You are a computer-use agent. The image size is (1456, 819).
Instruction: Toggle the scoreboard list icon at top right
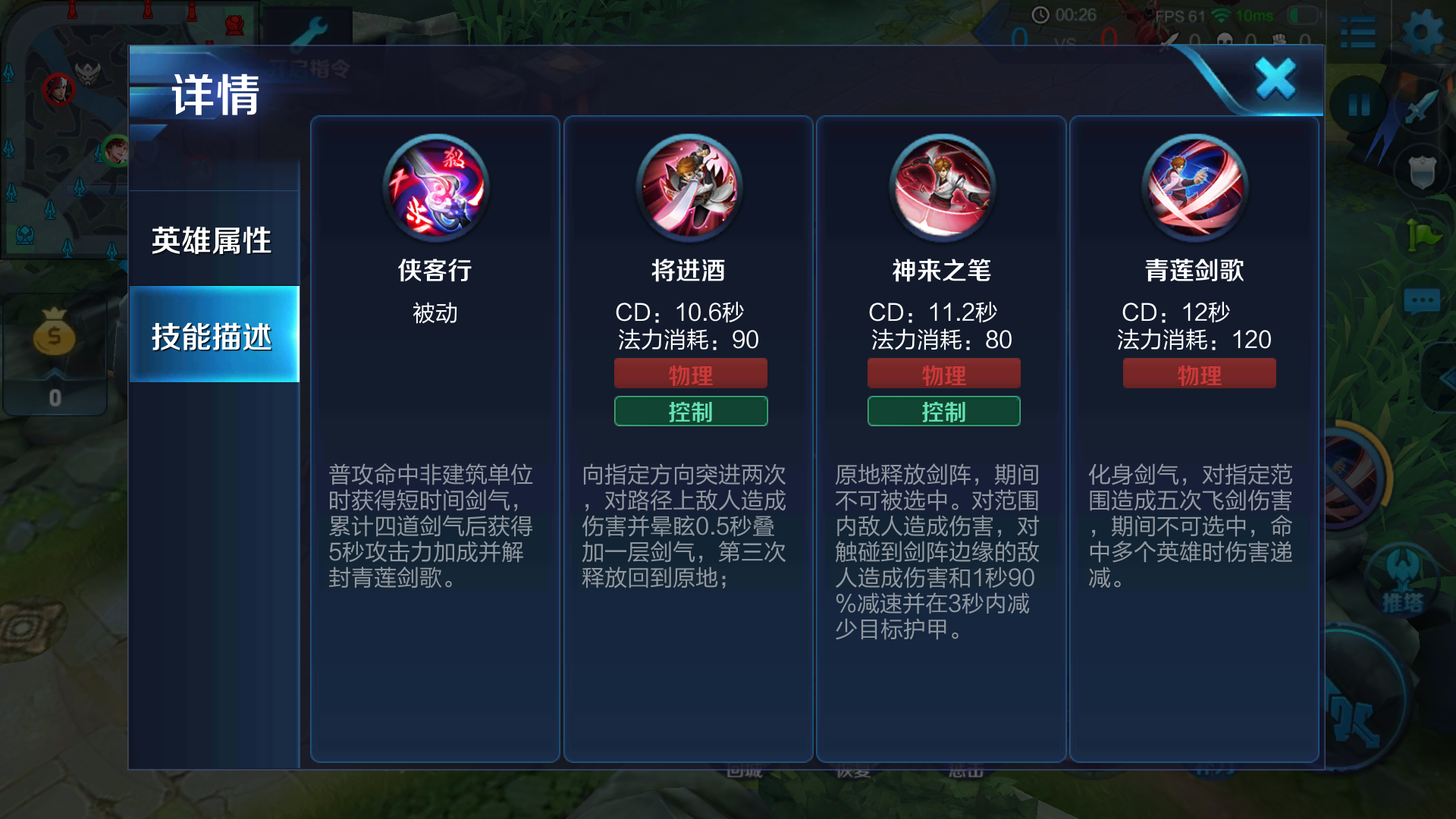pyautogui.click(x=1357, y=32)
